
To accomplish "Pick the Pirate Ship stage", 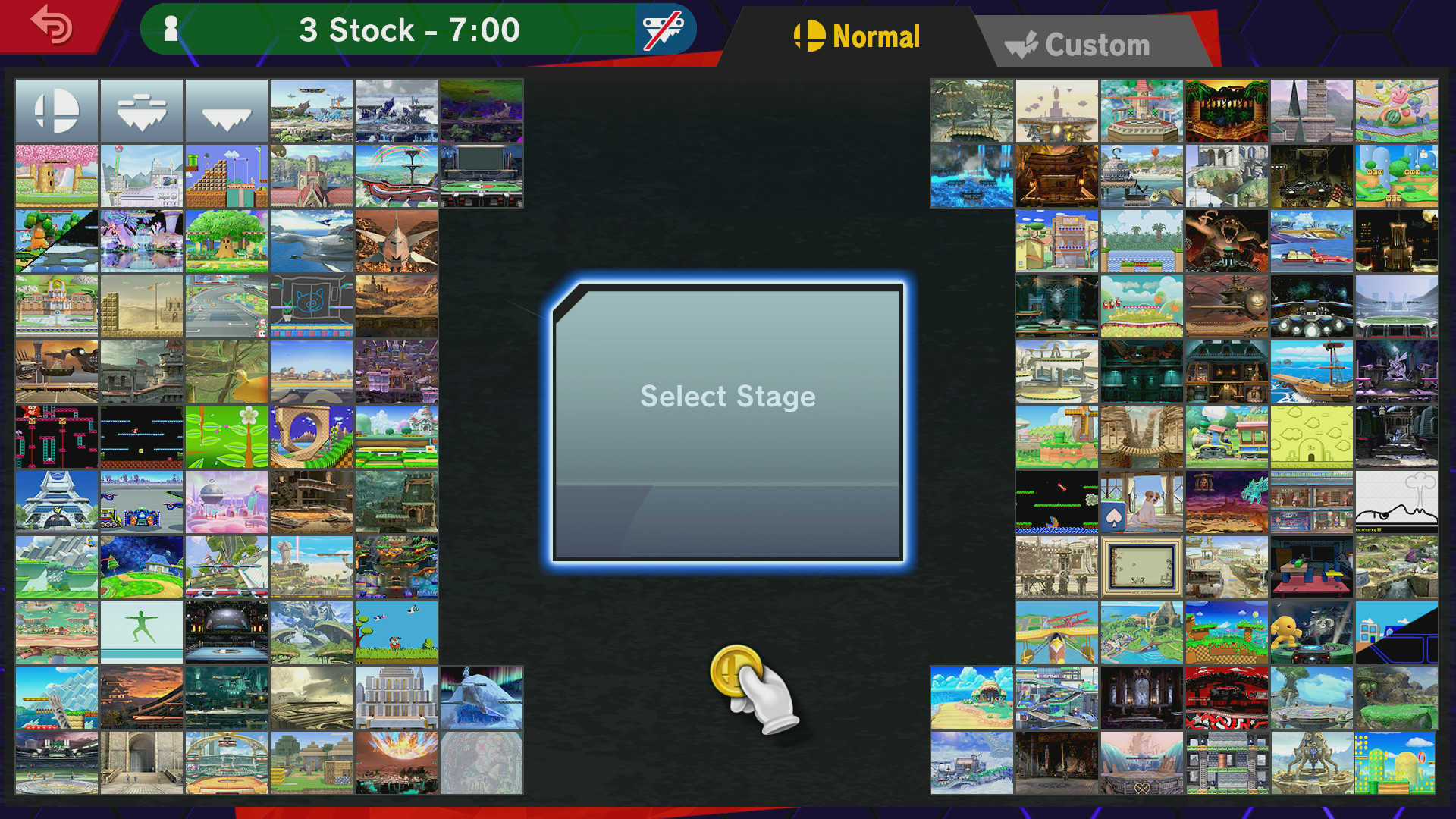I will (1312, 372).
